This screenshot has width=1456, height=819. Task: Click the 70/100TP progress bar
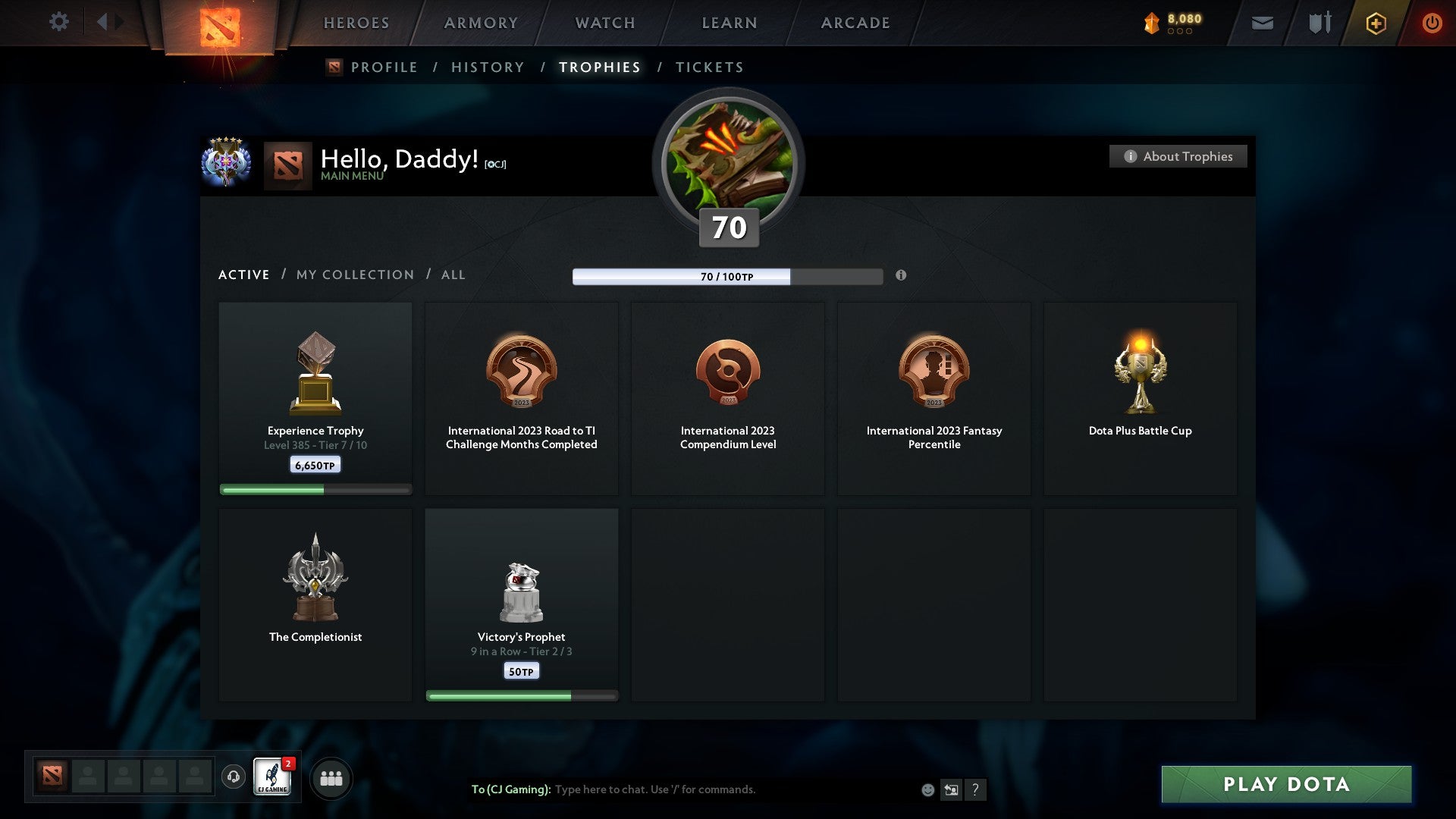[x=727, y=277]
